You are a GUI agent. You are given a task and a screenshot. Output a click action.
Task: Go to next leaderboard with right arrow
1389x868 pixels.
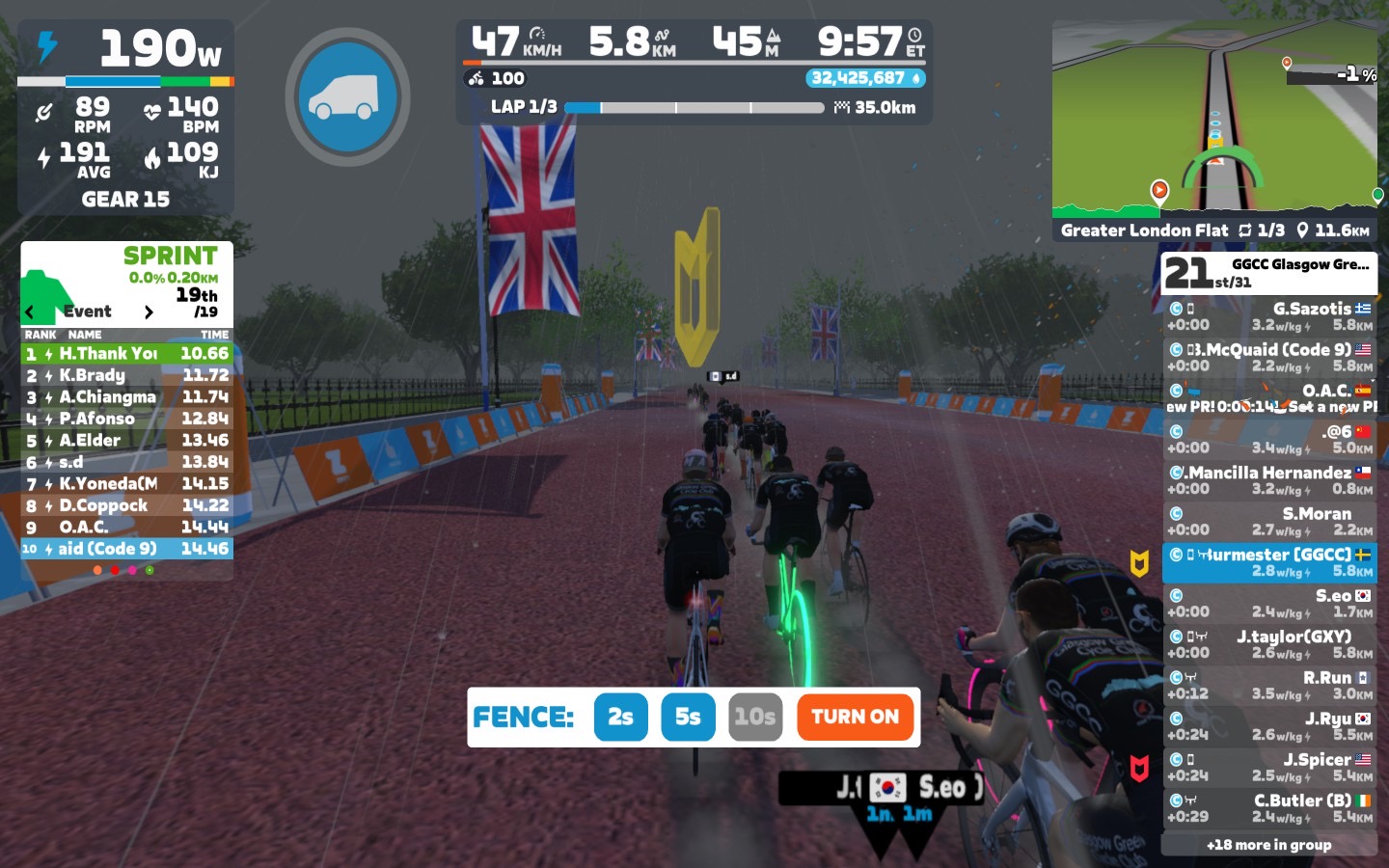(149, 312)
